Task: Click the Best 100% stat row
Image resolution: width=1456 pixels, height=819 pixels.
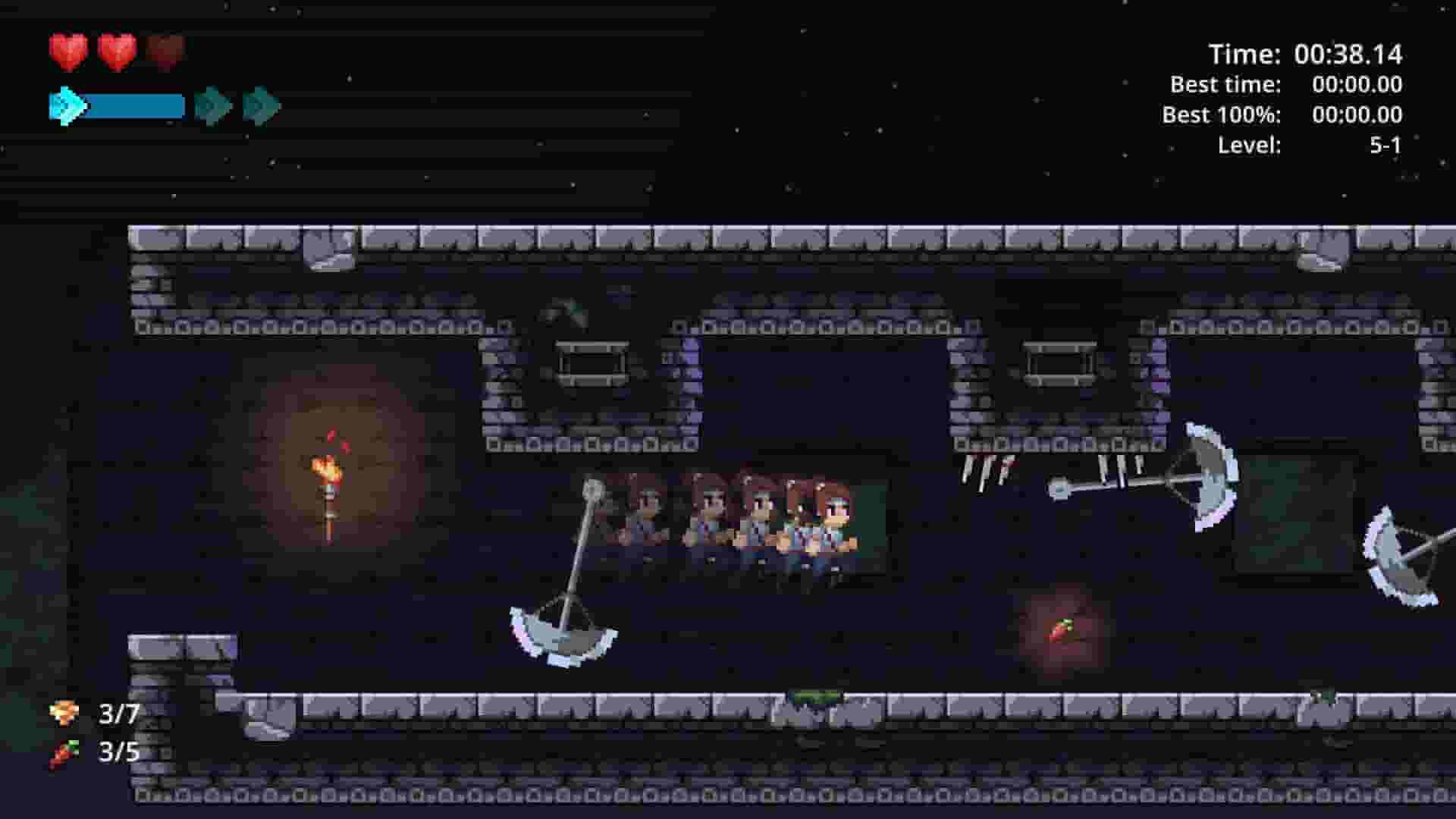Action: point(1282,115)
